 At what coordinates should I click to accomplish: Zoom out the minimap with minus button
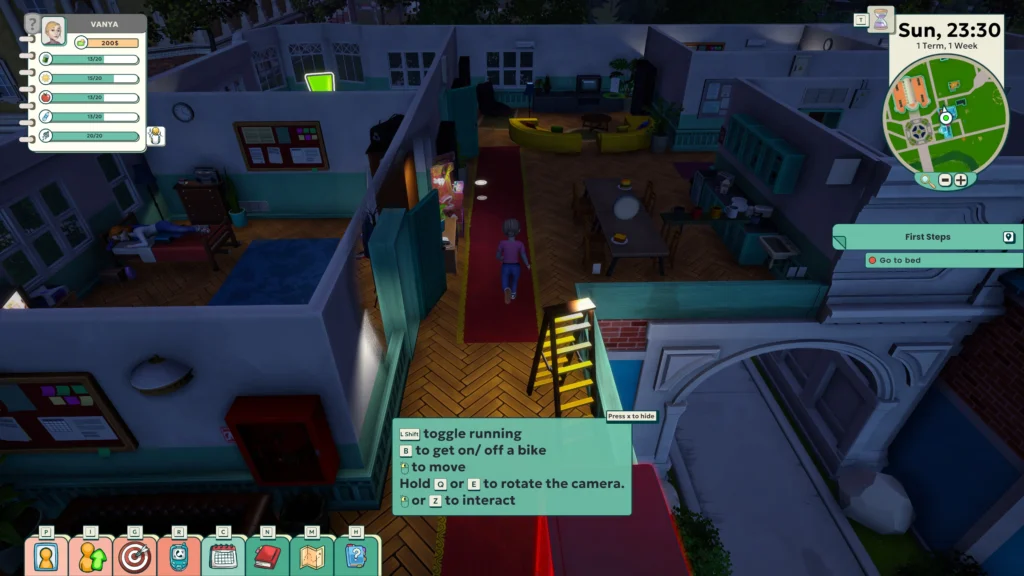click(x=945, y=181)
